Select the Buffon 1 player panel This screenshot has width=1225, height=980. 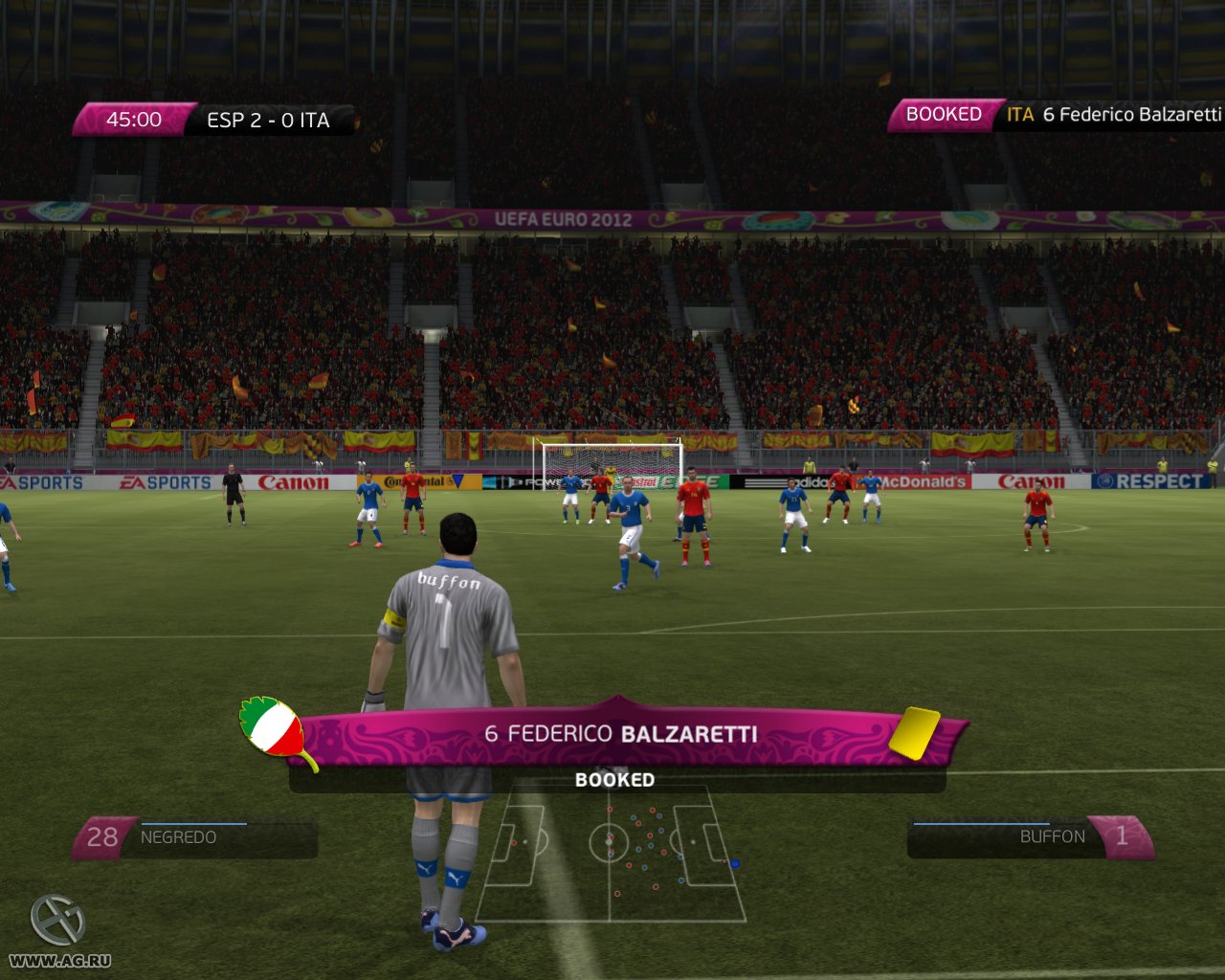(x=1030, y=836)
